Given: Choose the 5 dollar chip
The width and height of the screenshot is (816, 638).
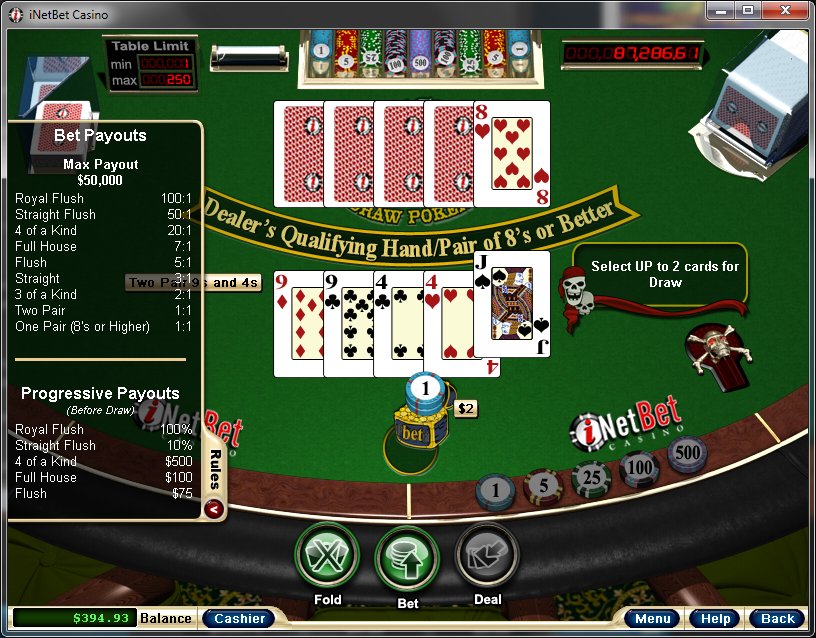Looking at the screenshot, I should [x=544, y=487].
